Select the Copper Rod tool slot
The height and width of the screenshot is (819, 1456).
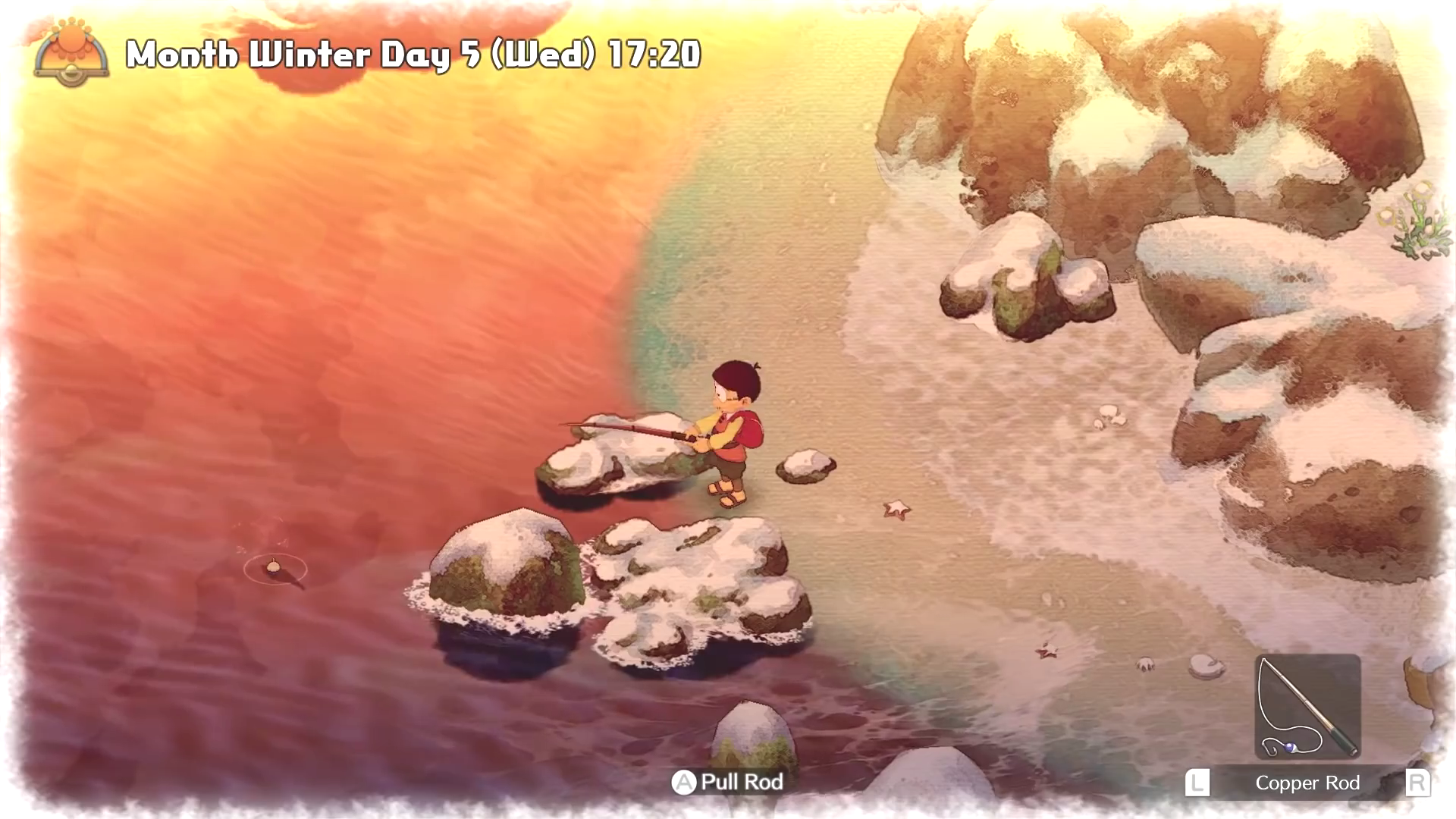(x=1307, y=707)
